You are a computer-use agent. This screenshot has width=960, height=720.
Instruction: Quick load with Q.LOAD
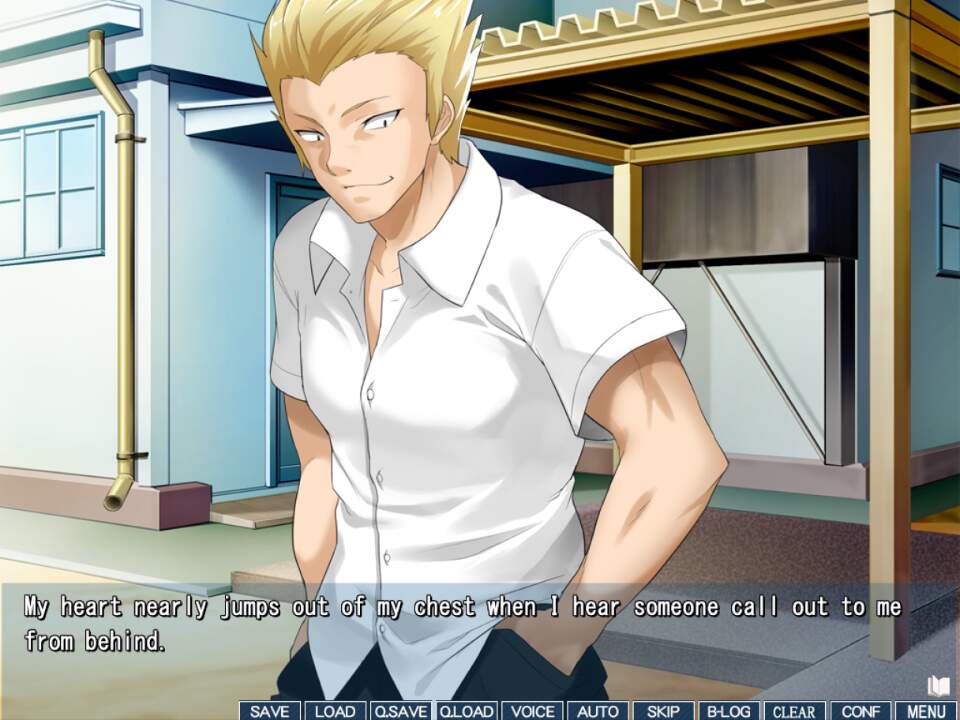tap(466, 711)
